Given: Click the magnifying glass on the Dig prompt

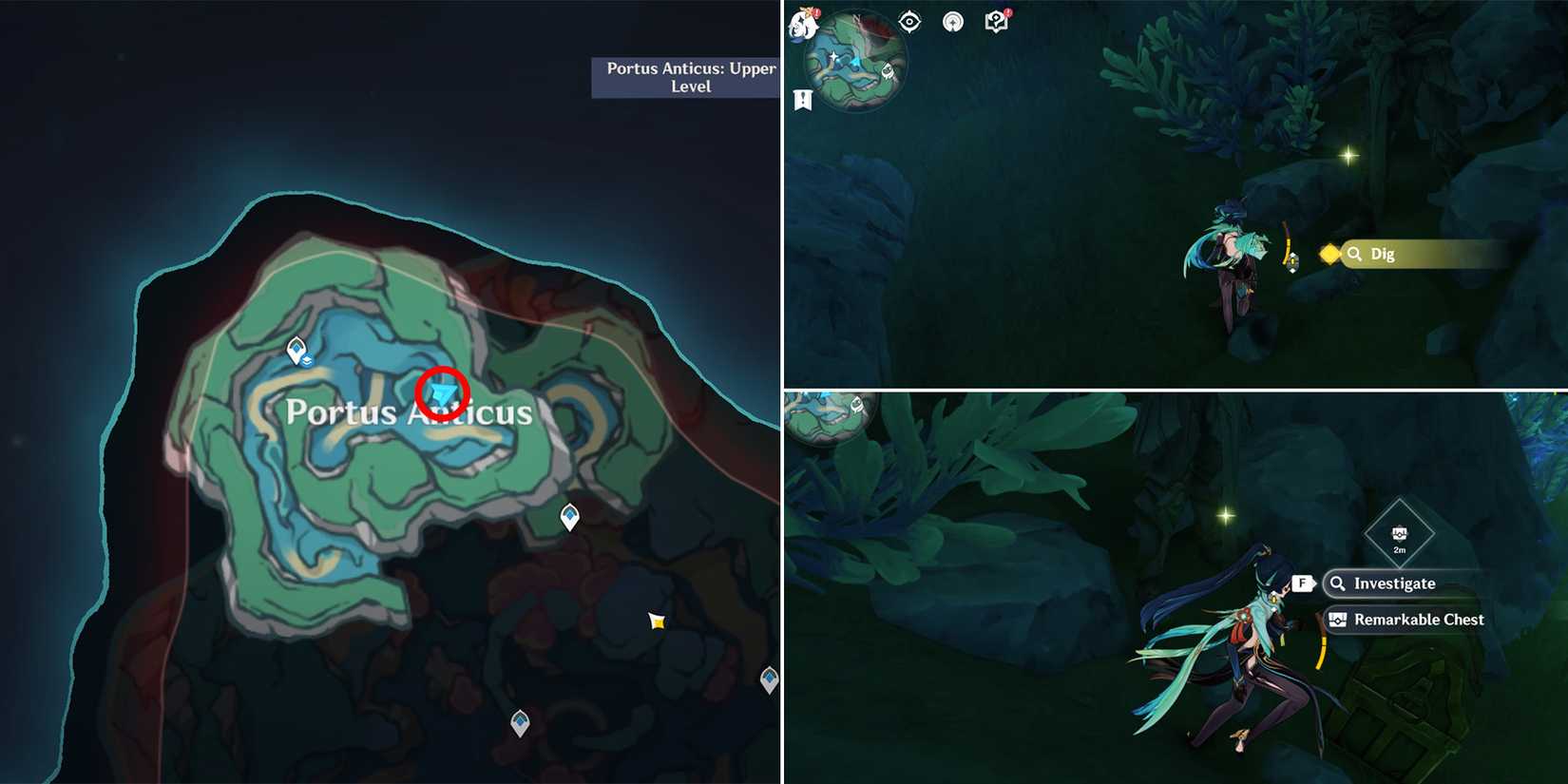Looking at the screenshot, I should click(x=1355, y=254).
